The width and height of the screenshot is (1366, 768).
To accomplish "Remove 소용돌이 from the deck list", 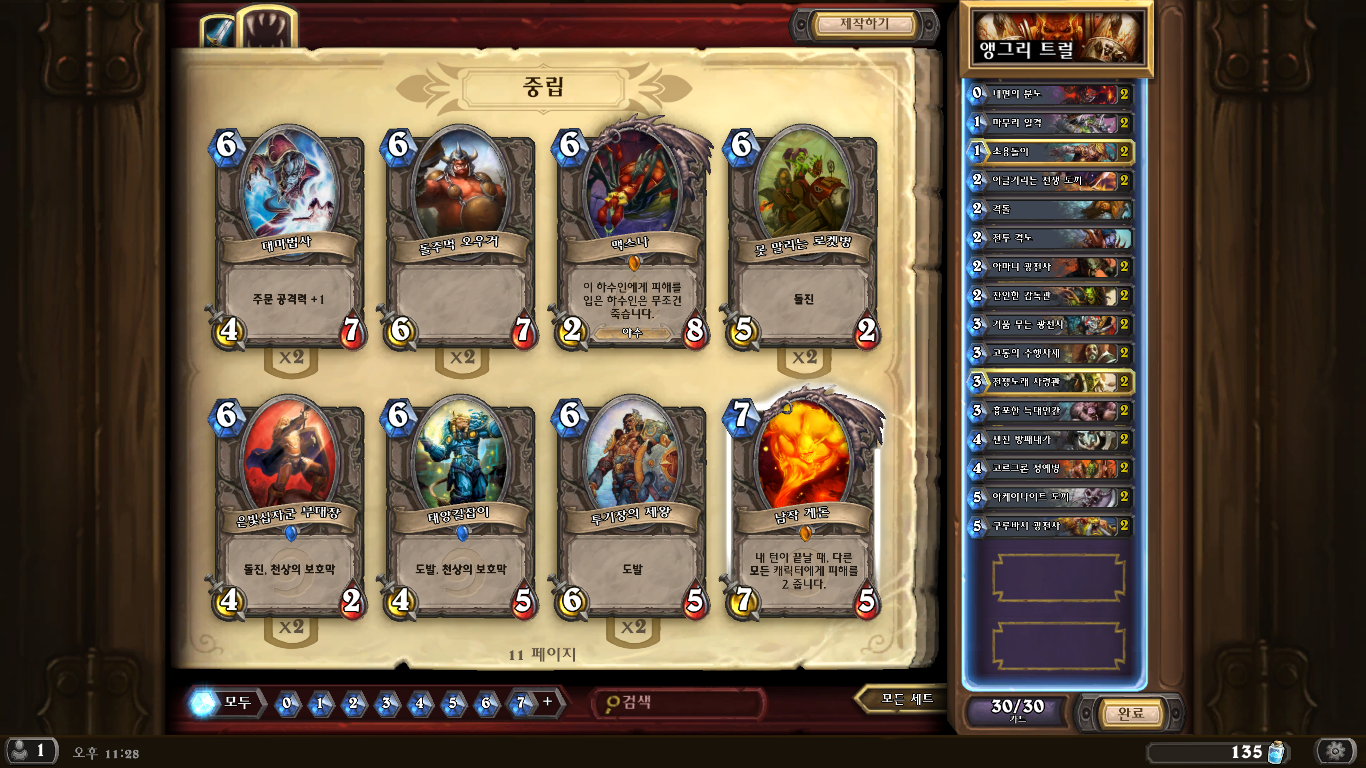I will pyautogui.click(x=1052, y=152).
